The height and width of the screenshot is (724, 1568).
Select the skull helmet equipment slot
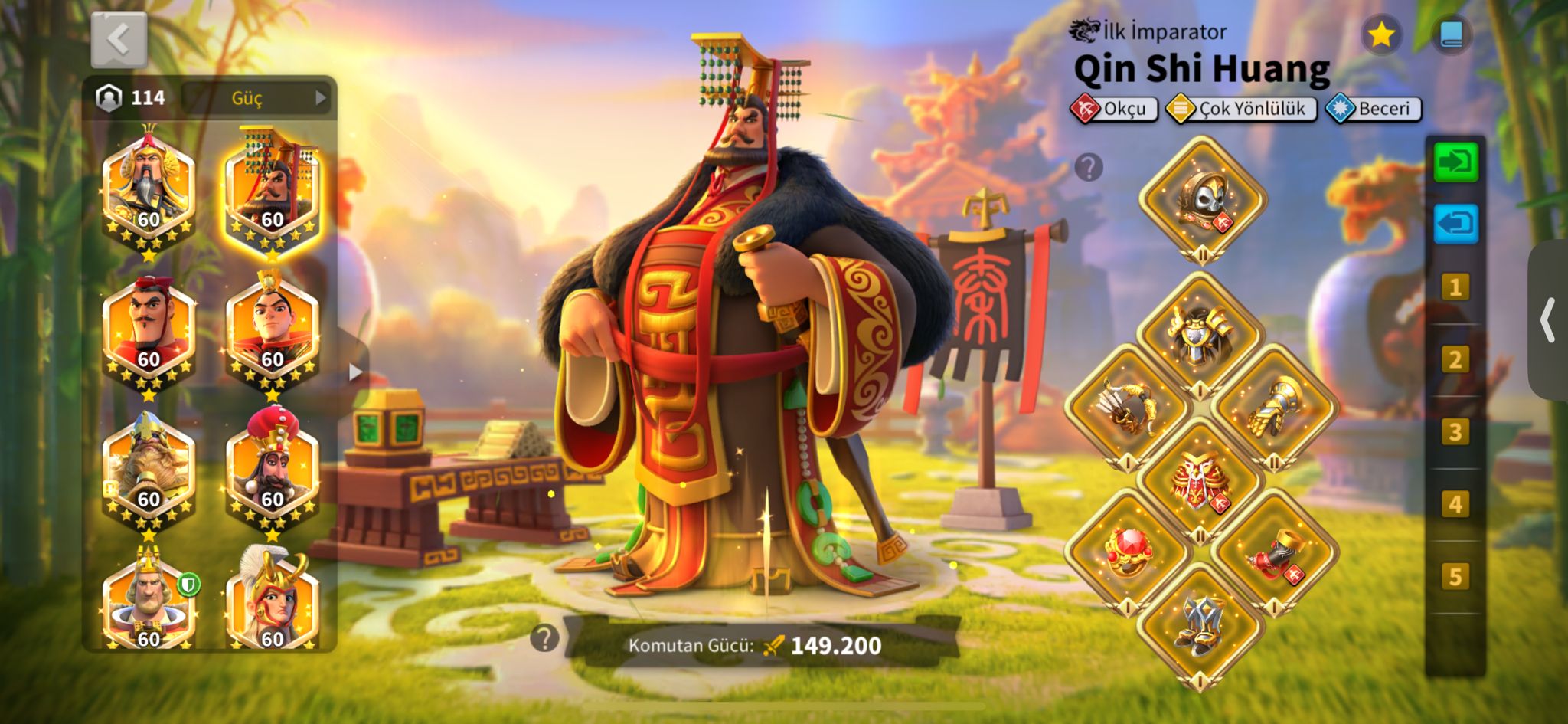[x=1202, y=199]
